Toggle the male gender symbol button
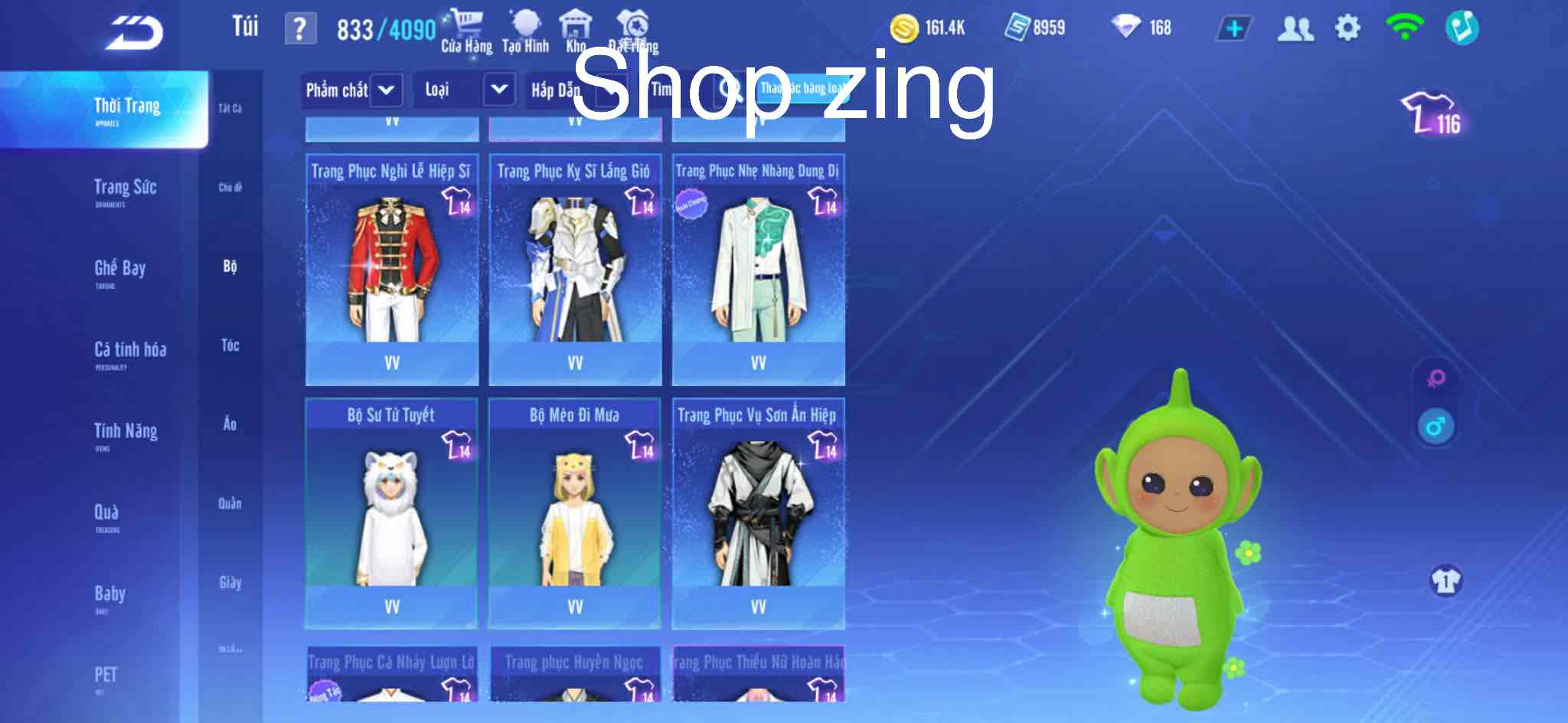Viewport: 1568px width, 723px height. (1435, 427)
